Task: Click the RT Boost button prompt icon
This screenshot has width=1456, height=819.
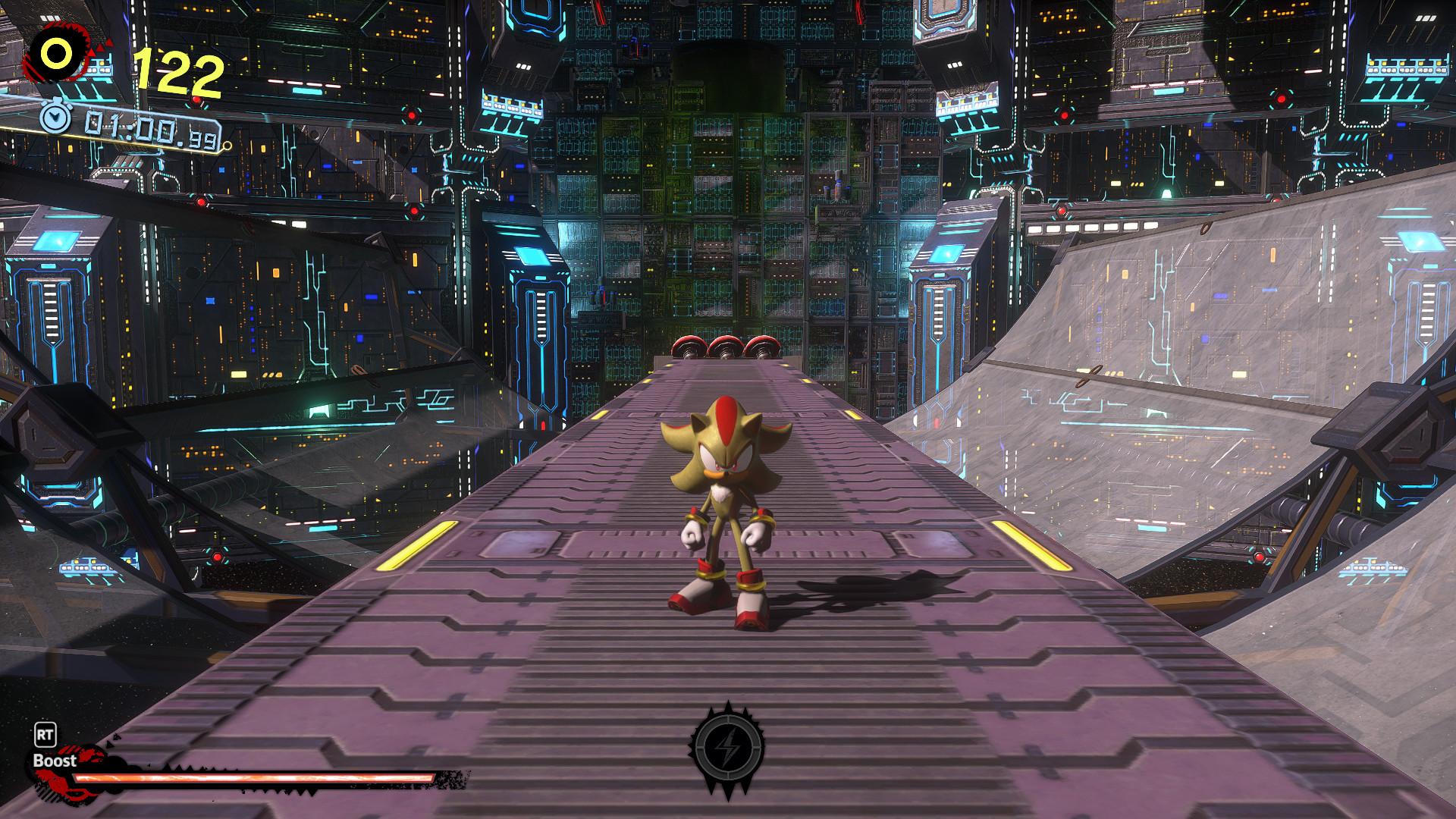Action: pos(45,735)
